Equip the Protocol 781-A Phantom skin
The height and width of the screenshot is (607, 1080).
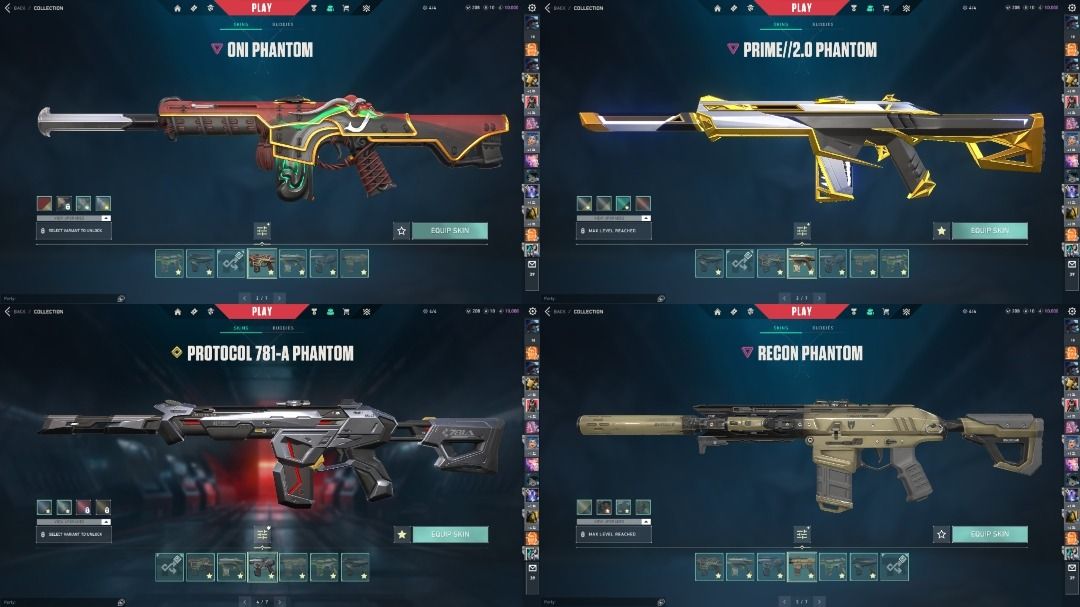tap(449, 534)
